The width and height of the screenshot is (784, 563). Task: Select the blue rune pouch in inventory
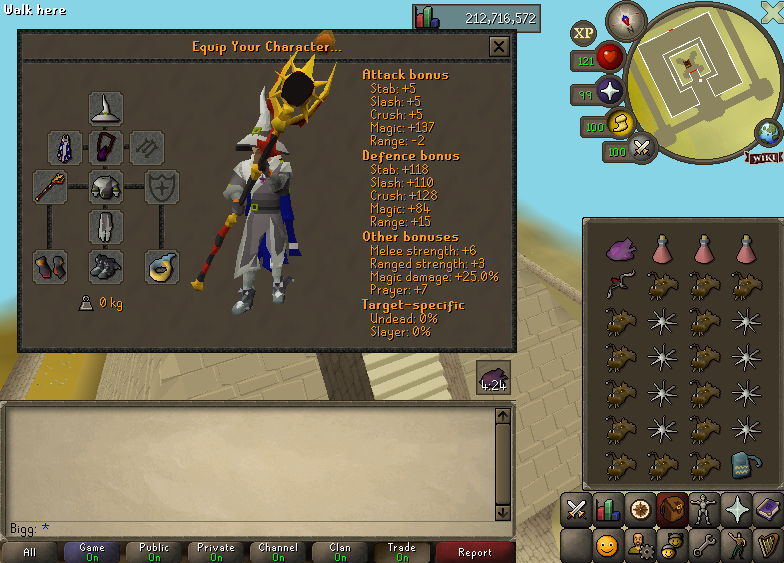pyautogui.click(x=743, y=464)
